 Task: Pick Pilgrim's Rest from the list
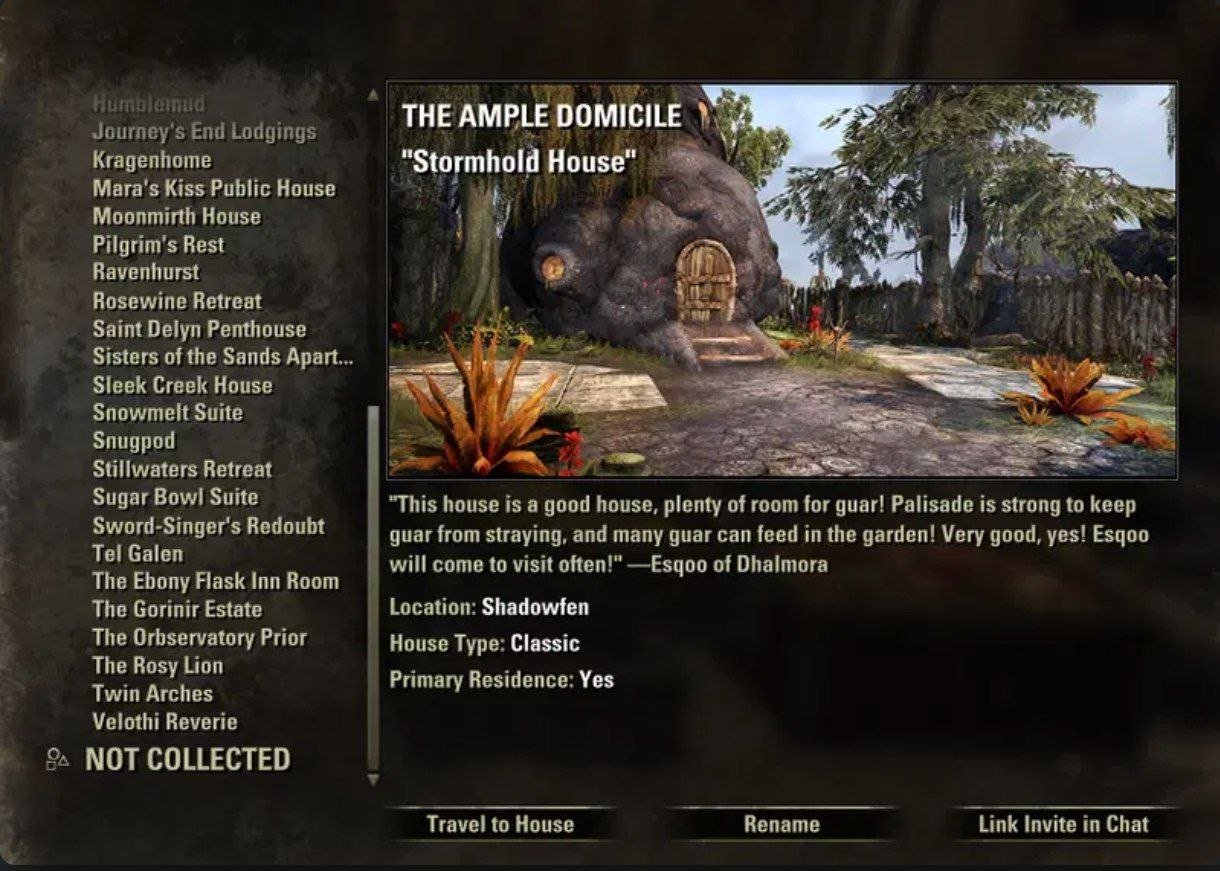point(158,245)
